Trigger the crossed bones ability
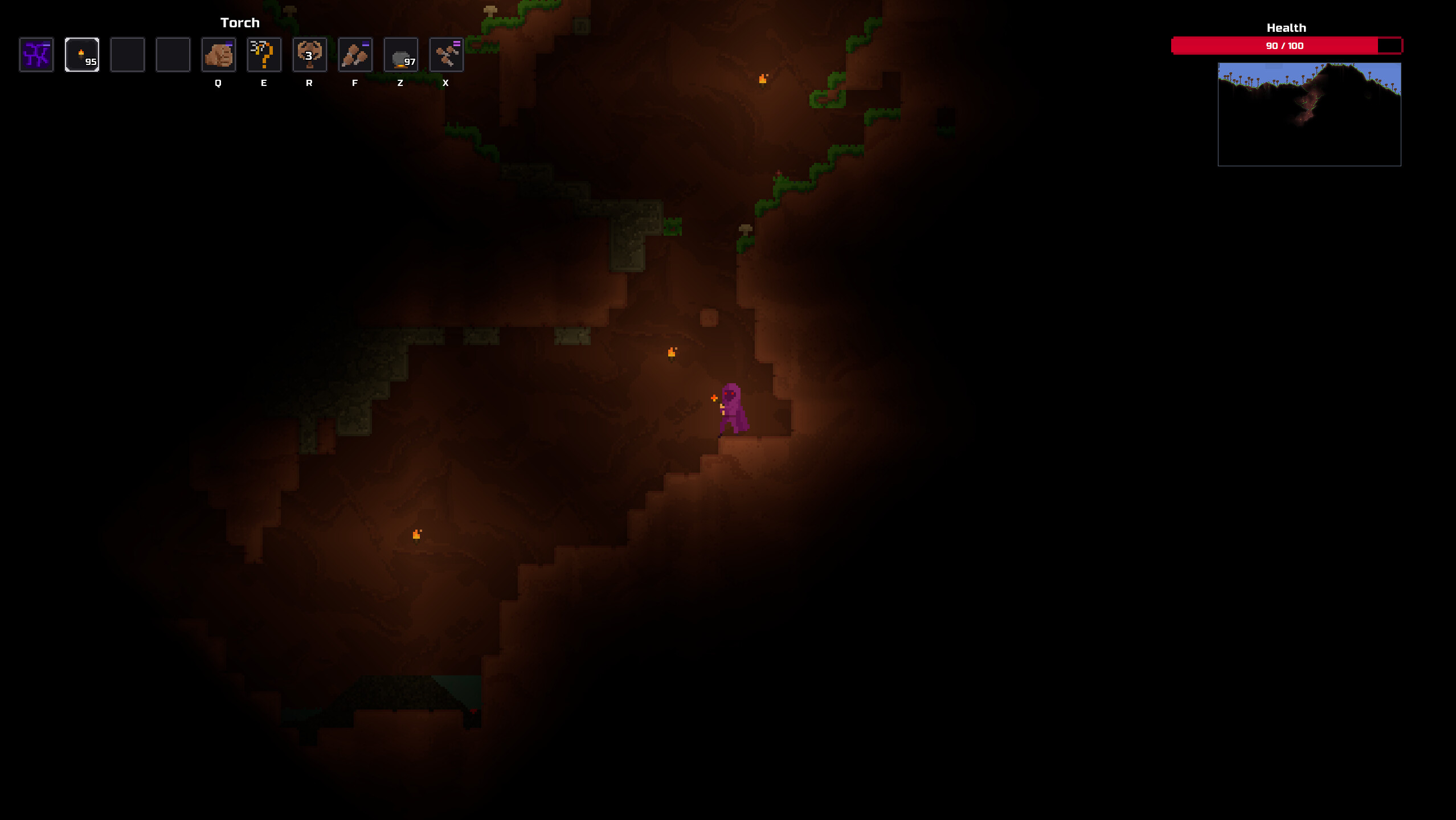 [447, 55]
